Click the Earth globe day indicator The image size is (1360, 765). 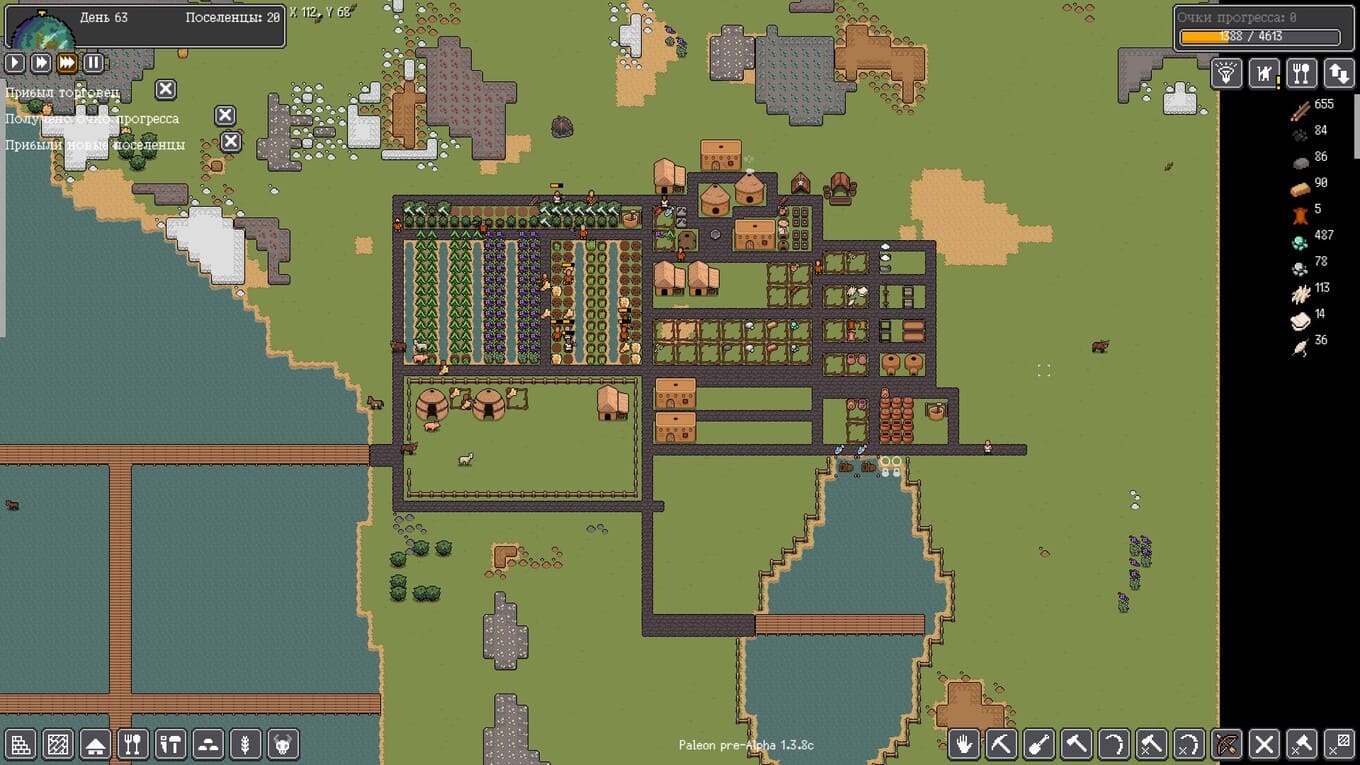pyautogui.click(x=42, y=30)
